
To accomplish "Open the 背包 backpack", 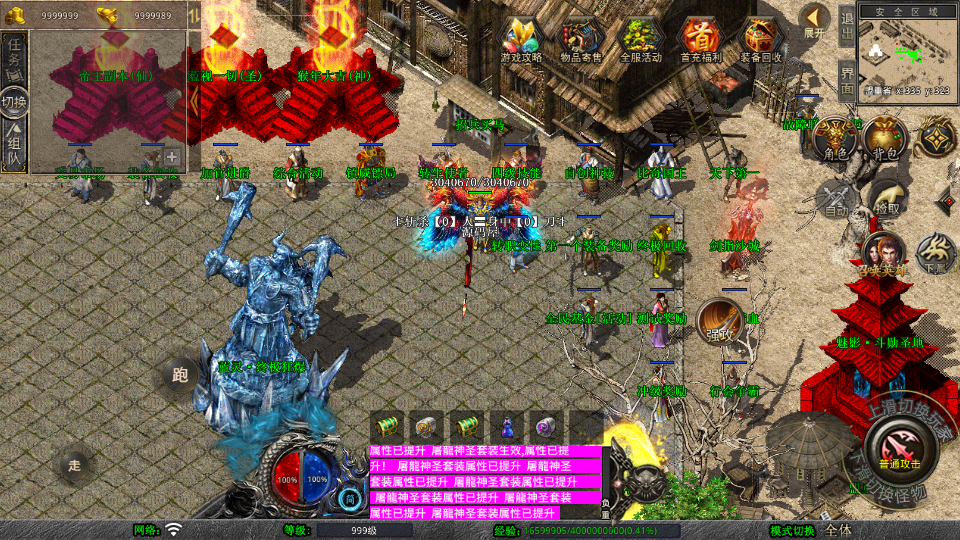I will click(x=884, y=139).
